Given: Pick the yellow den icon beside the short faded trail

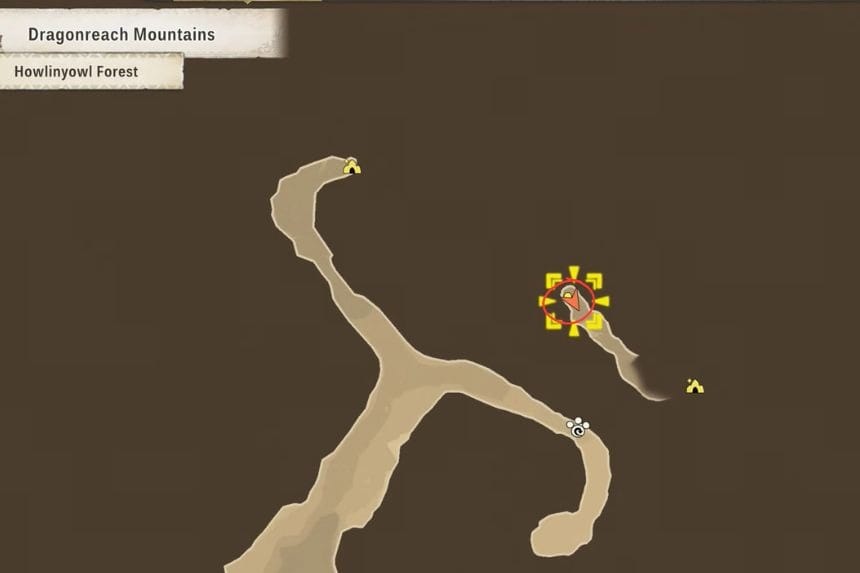Looking at the screenshot, I should 695,386.
